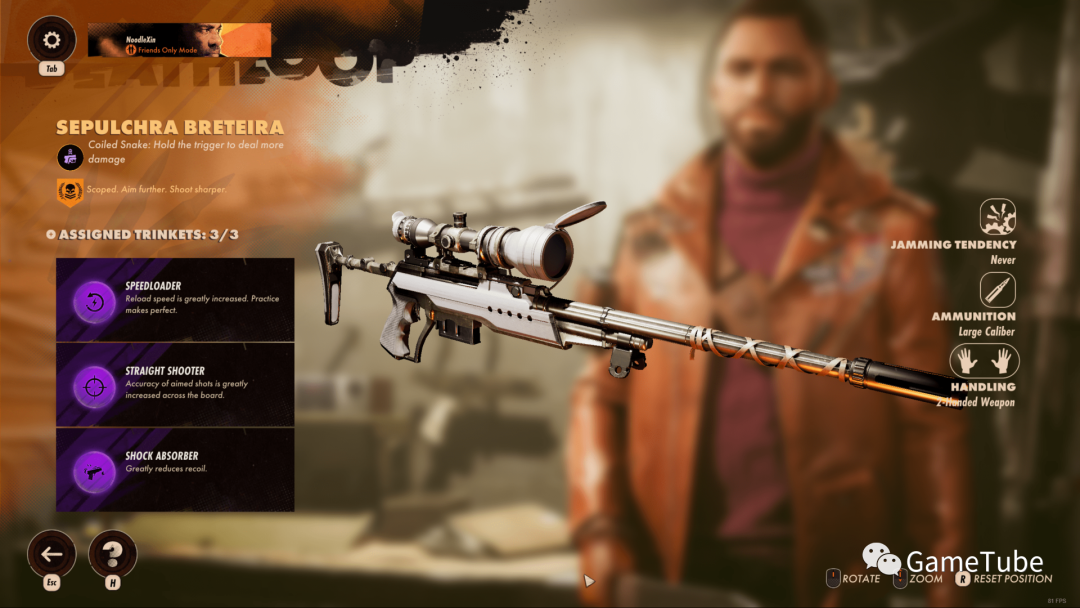Screen dimensions: 1080x608
Task: Open the gear settings menu
Action: 52,41
